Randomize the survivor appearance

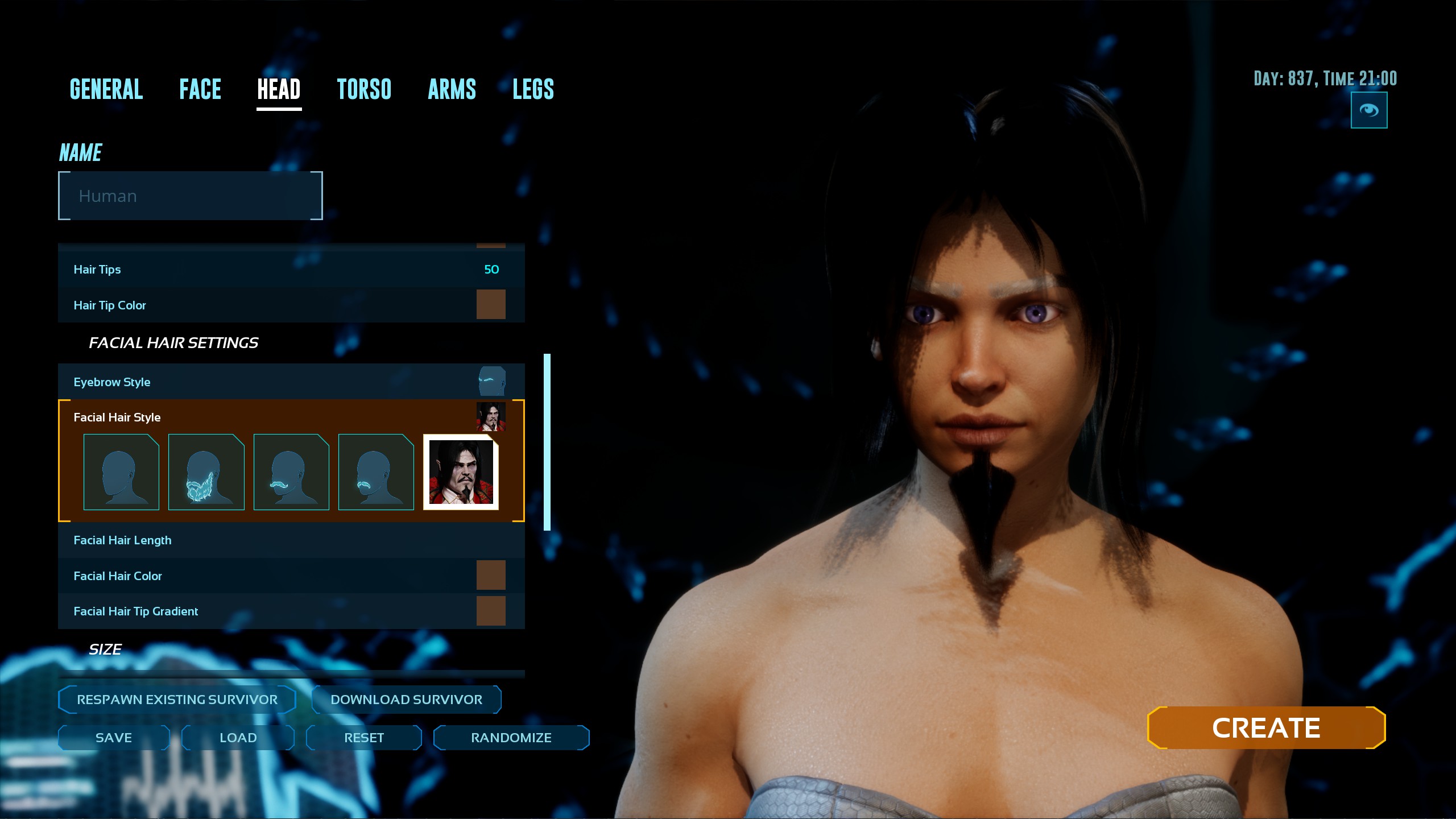click(x=511, y=738)
